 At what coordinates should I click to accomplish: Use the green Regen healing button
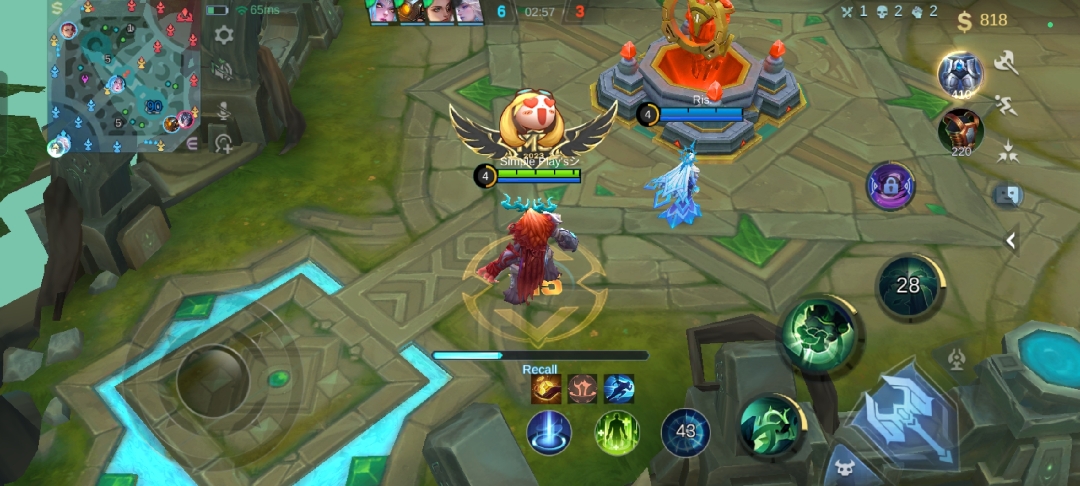pyautogui.click(x=617, y=433)
